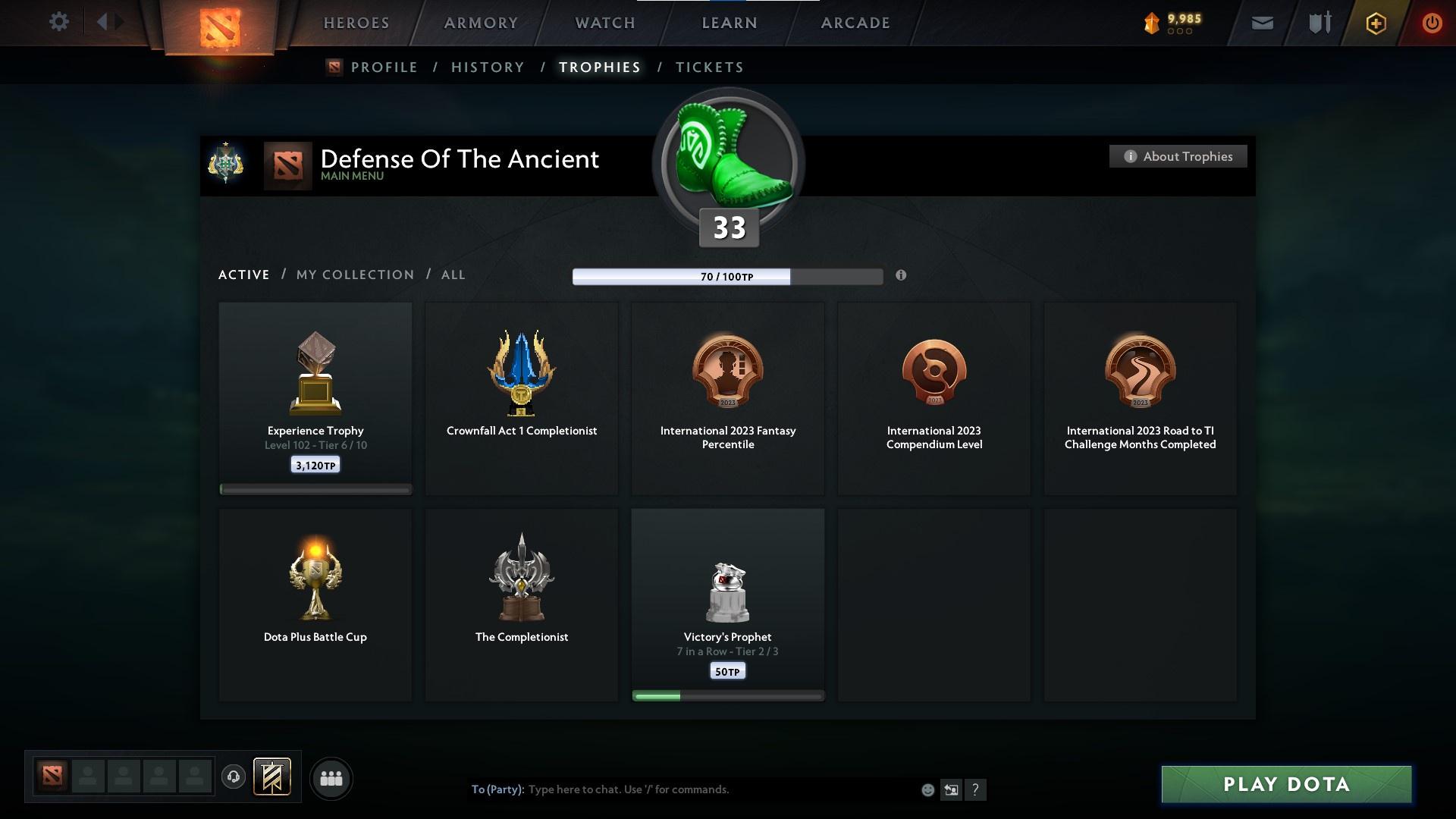Toggle voice chat headset icon
The image size is (1456, 819).
234,778
